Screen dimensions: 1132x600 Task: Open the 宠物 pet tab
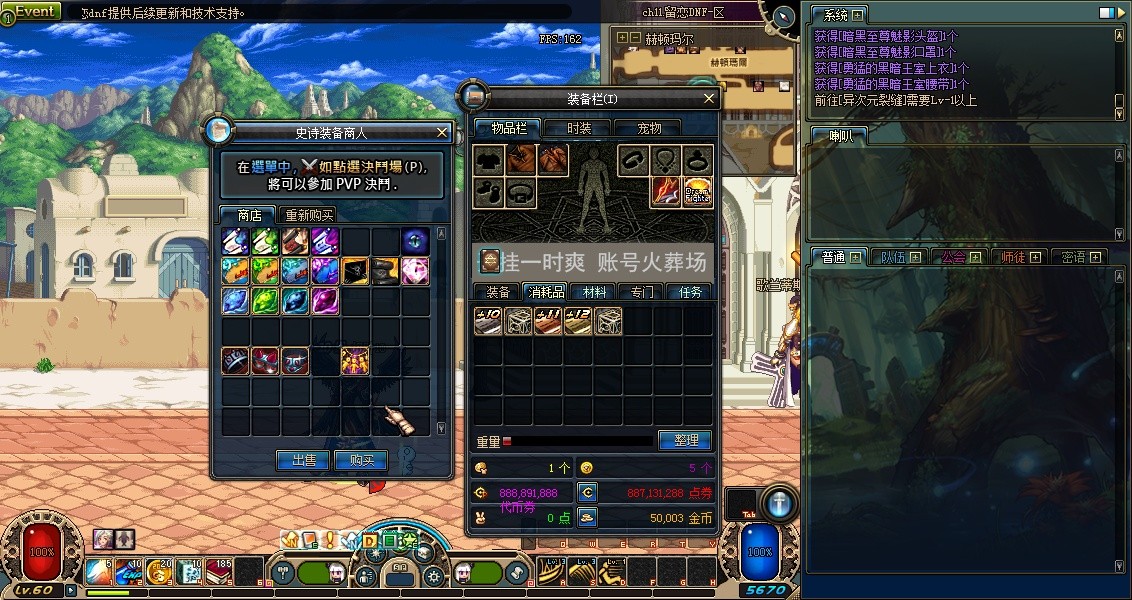point(650,128)
